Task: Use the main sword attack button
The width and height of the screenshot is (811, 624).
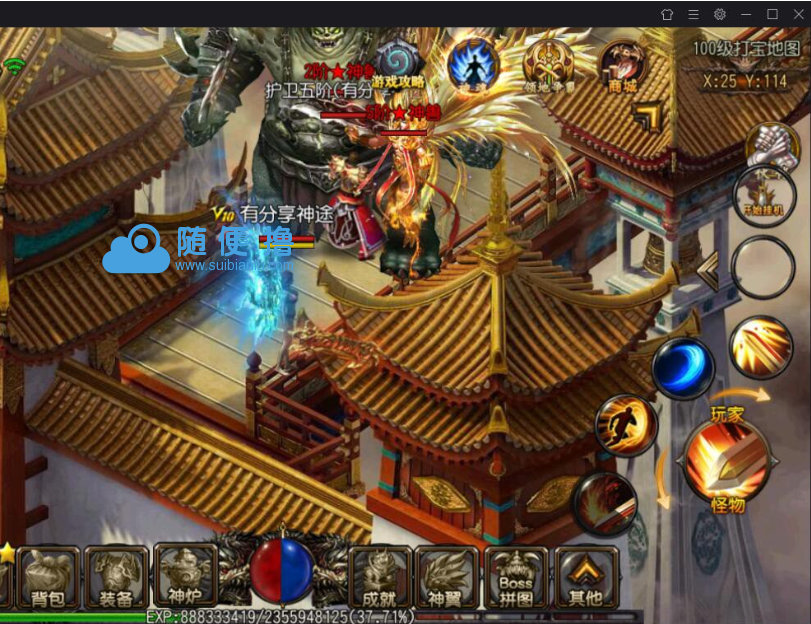Action: pyautogui.click(x=726, y=461)
